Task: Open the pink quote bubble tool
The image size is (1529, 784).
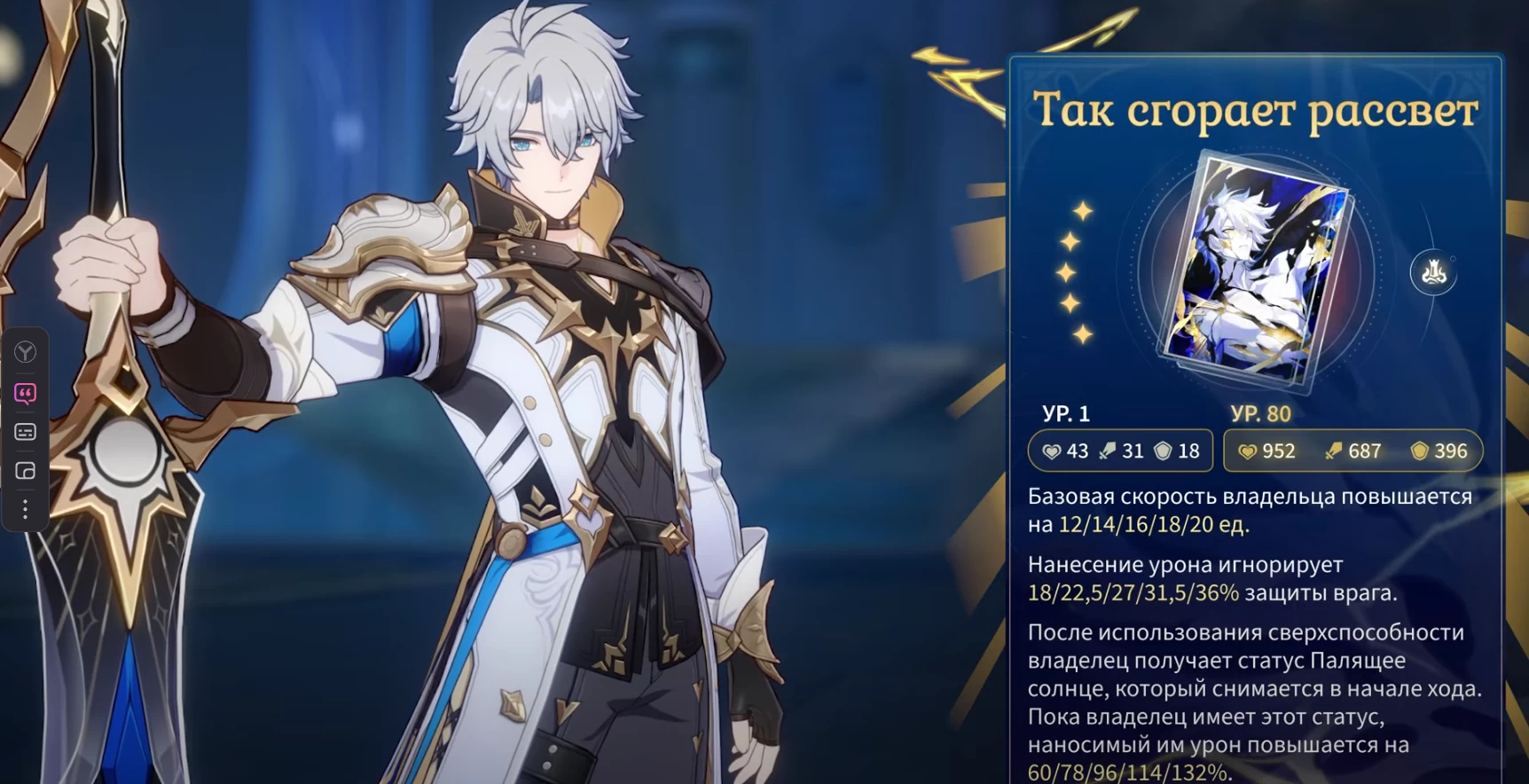Action: 25,393
